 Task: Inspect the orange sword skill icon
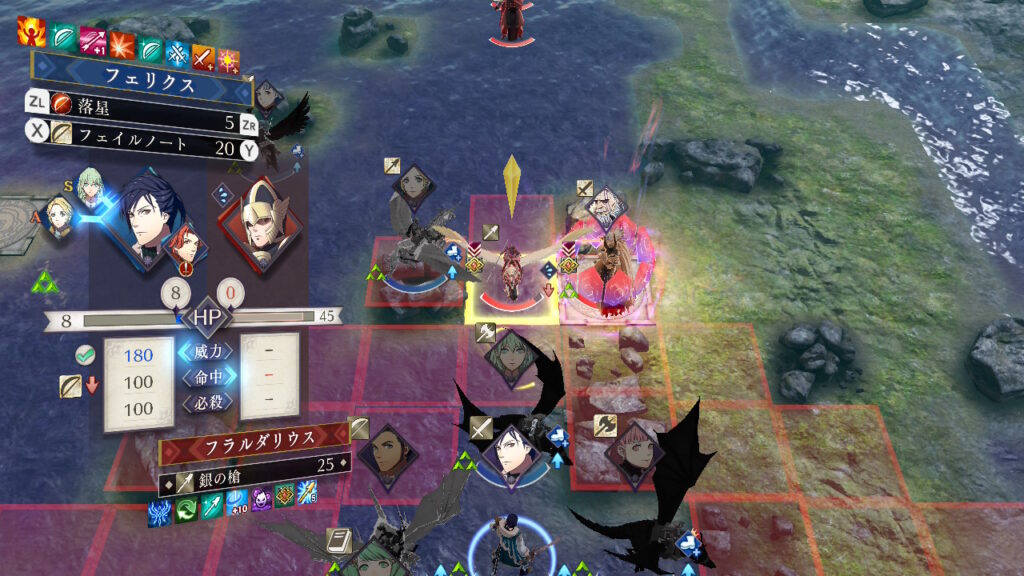[x=203, y=57]
